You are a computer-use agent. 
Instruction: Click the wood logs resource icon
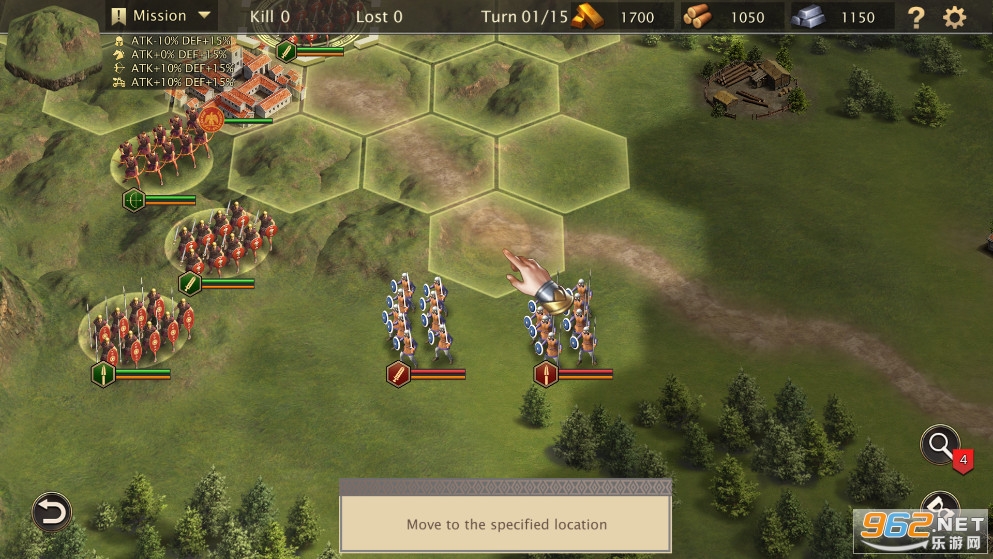[699, 16]
